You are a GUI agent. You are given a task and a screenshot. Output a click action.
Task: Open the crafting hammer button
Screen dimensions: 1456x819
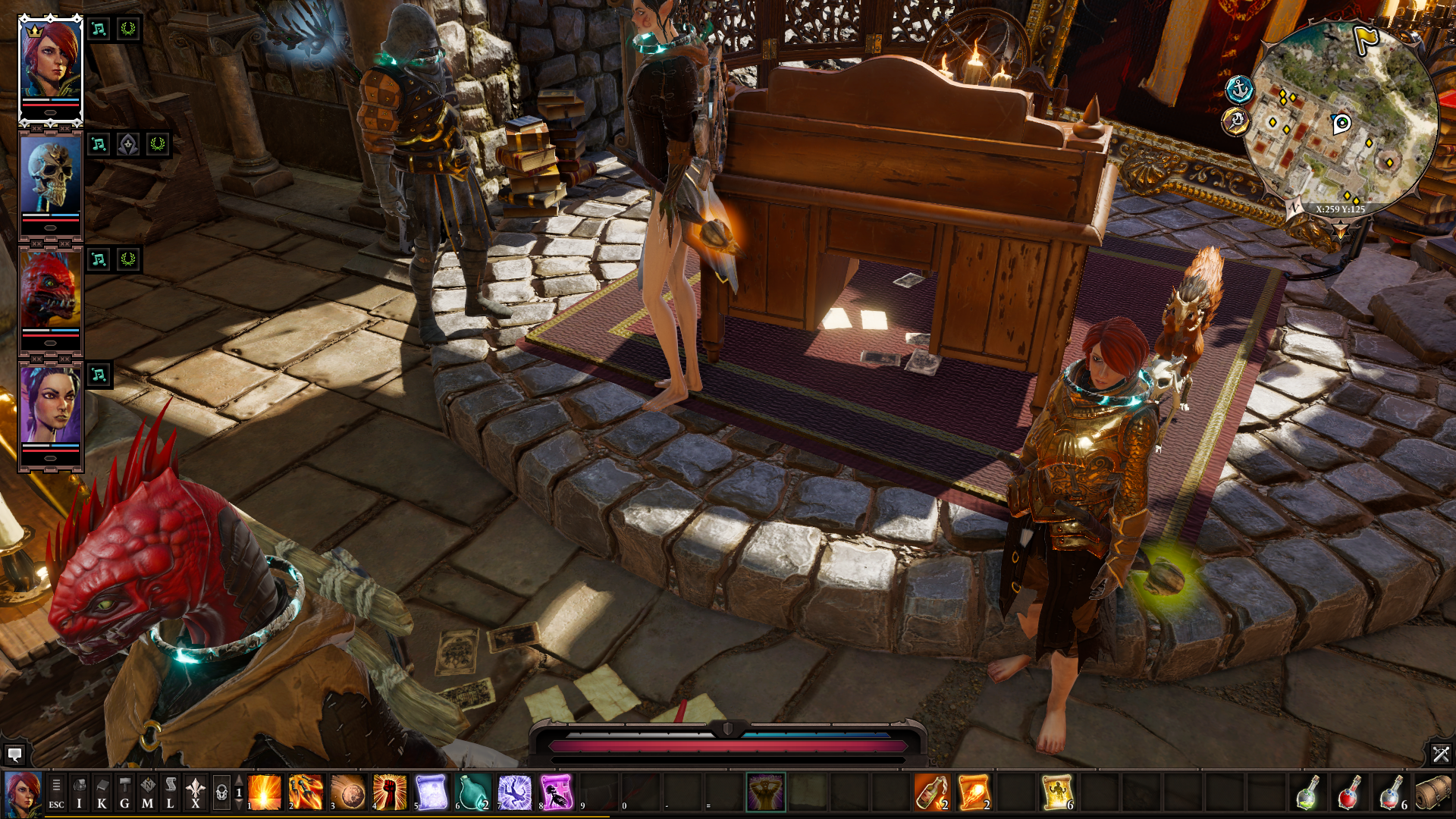pos(124,793)
